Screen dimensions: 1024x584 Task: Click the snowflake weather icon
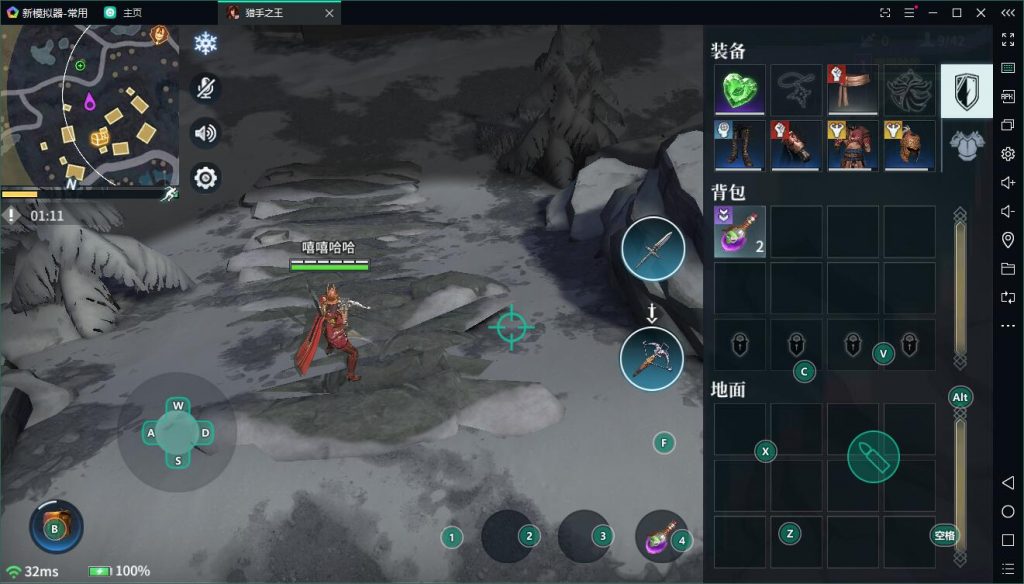(206, 44)
